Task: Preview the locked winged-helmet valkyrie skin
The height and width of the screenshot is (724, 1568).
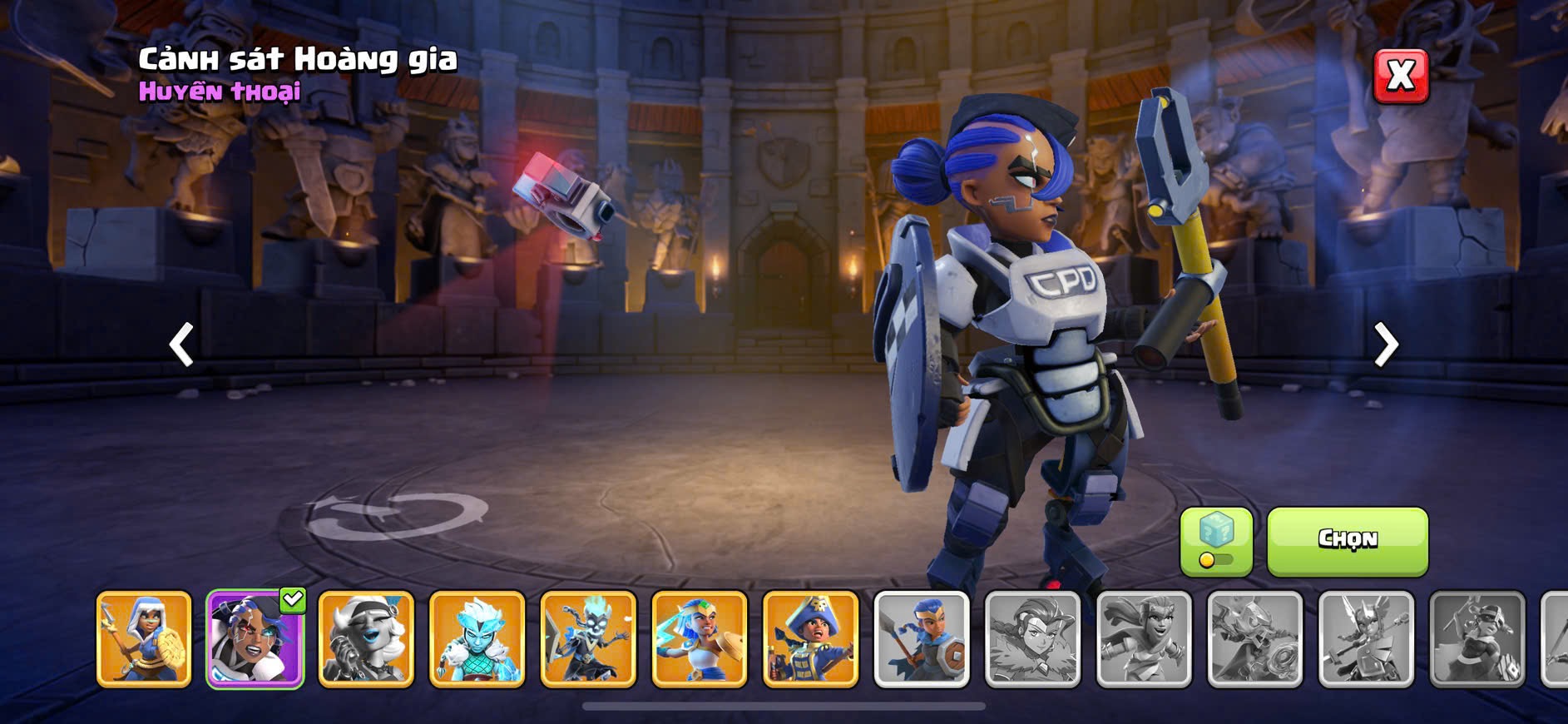Action: coord(1366,639)
